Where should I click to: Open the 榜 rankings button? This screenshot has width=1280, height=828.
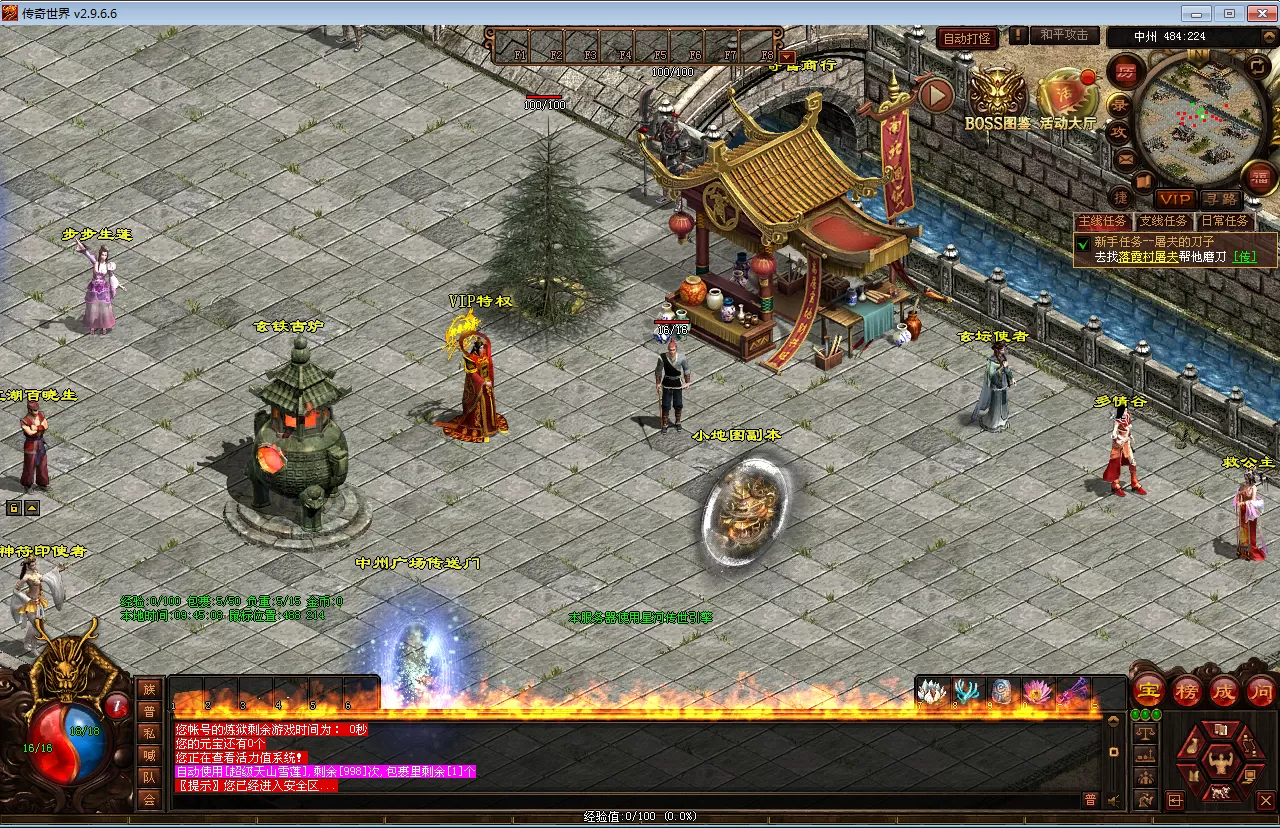point(1187,690)
